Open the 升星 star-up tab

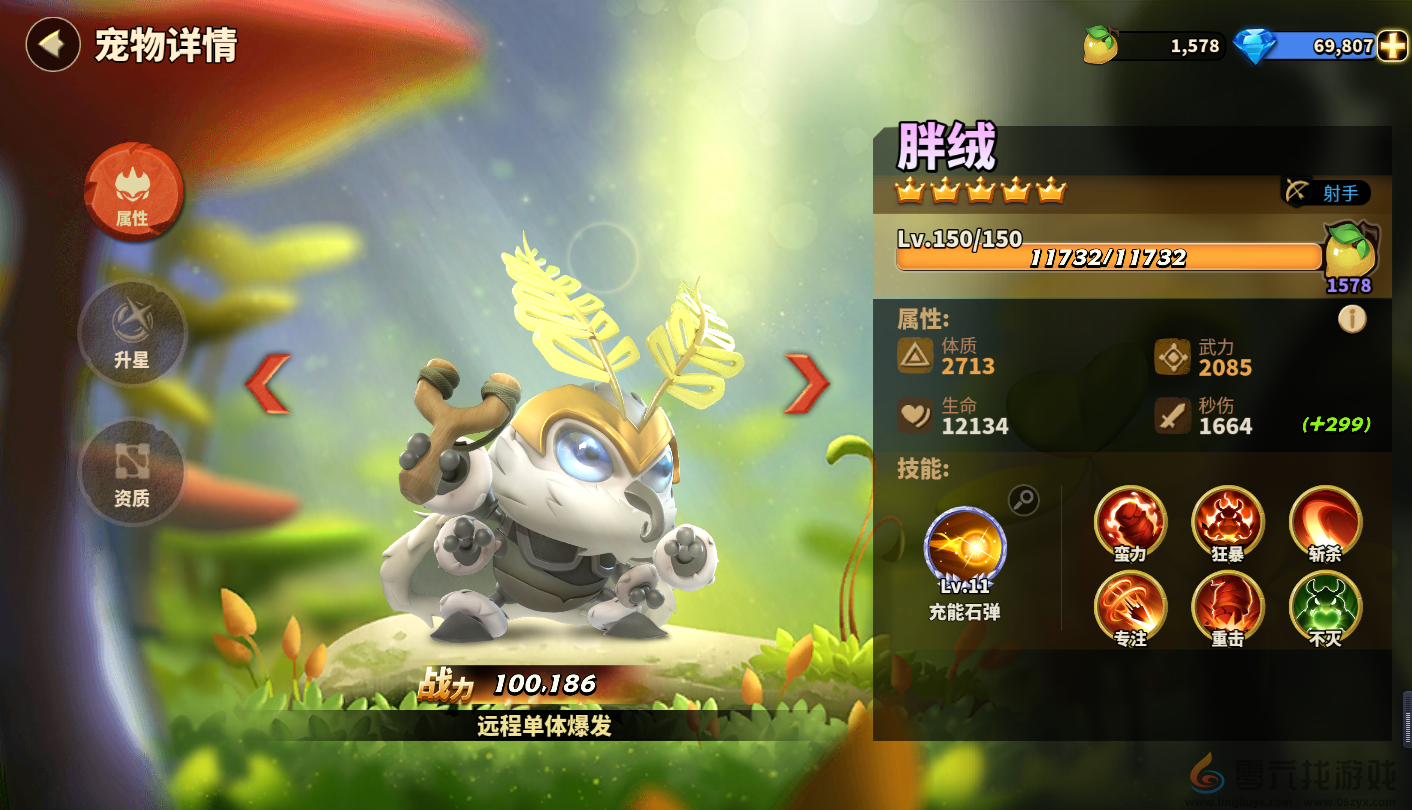click(x=132, y=333)
